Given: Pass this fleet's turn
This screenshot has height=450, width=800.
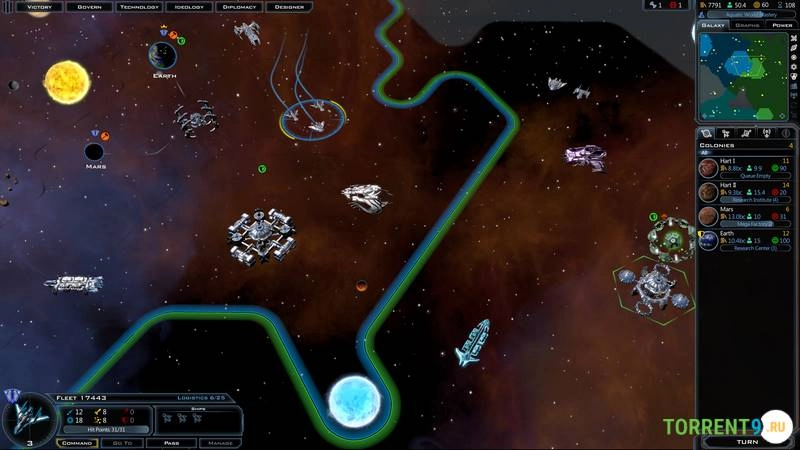Looking at the screenshot, I should point(171,441).
